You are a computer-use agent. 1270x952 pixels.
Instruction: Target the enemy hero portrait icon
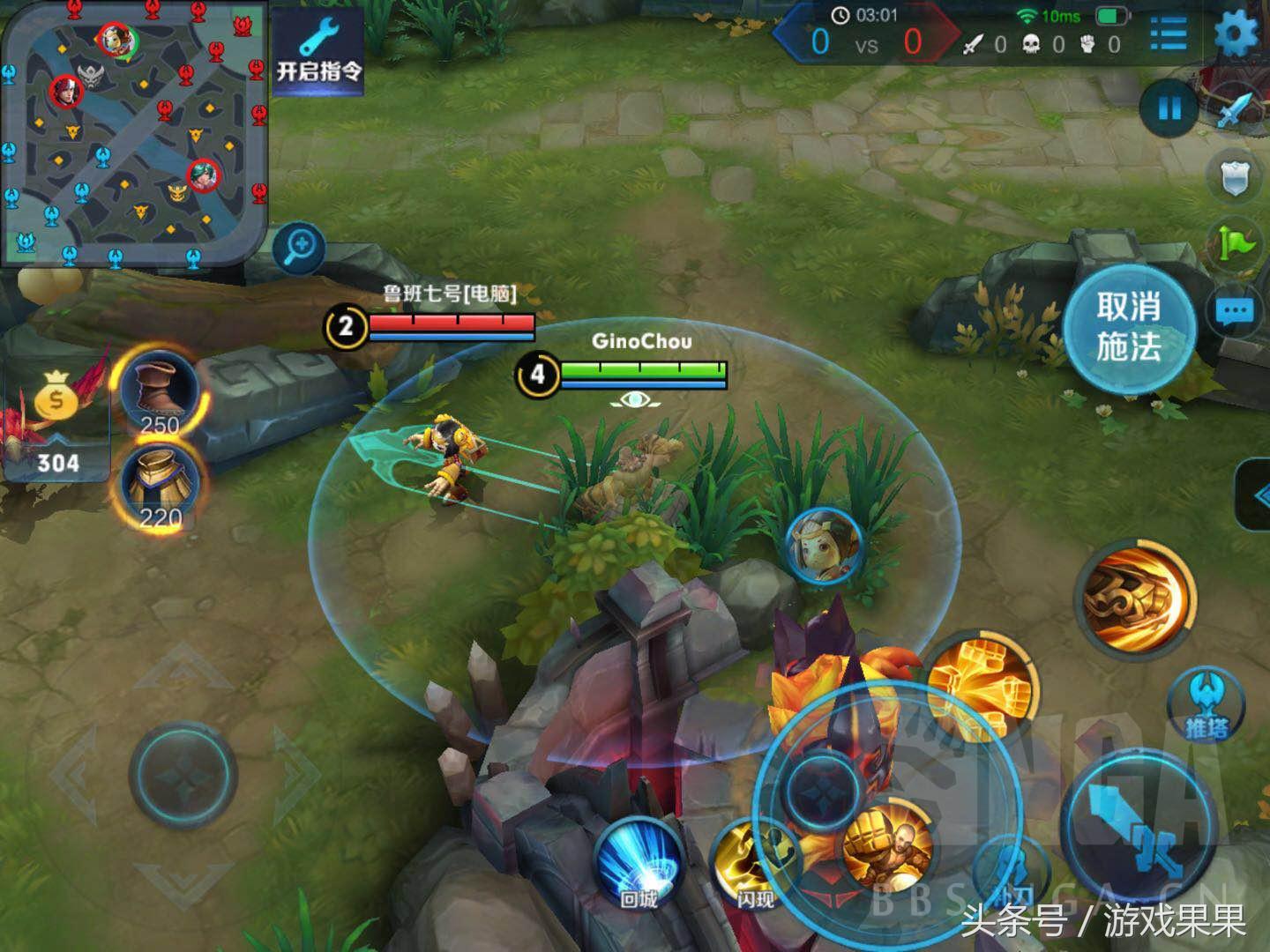tap(824, 545)
